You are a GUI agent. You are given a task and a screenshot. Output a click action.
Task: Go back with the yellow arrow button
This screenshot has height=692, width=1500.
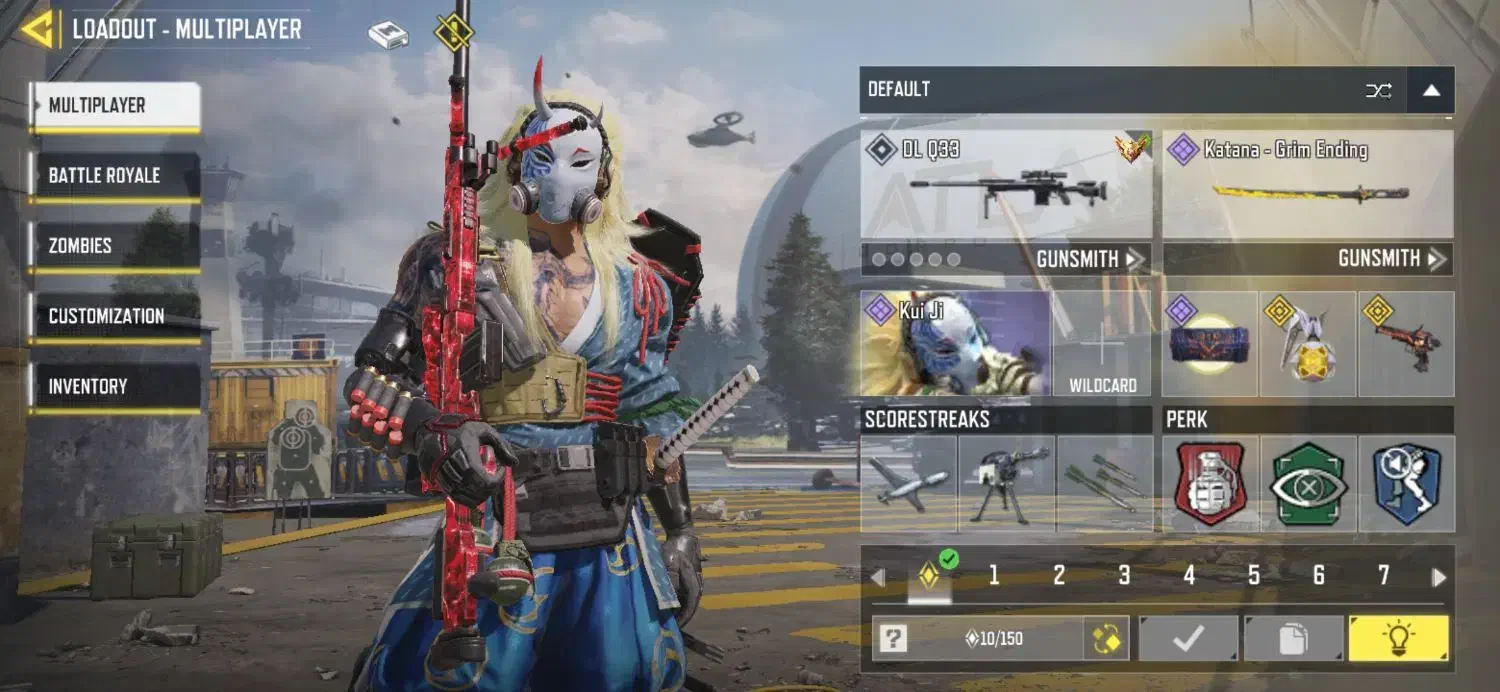36,29
